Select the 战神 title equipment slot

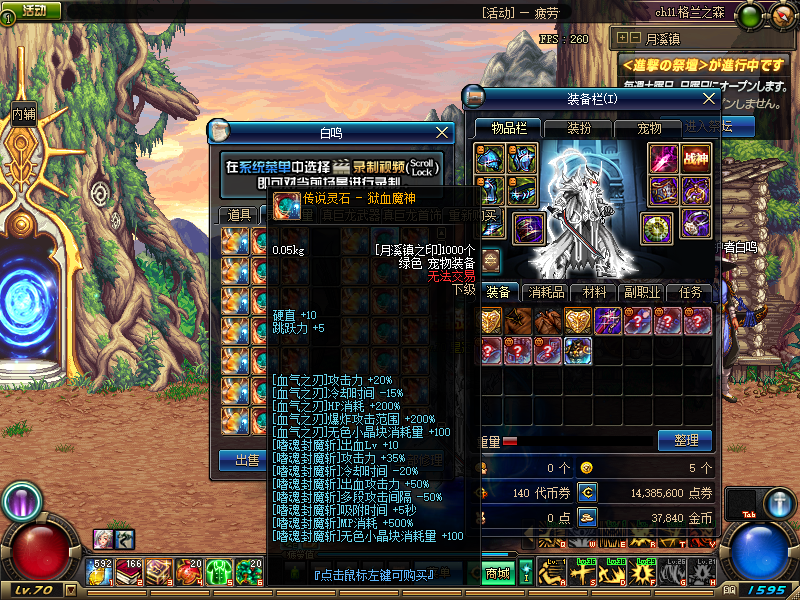click(x=694, y=158)
